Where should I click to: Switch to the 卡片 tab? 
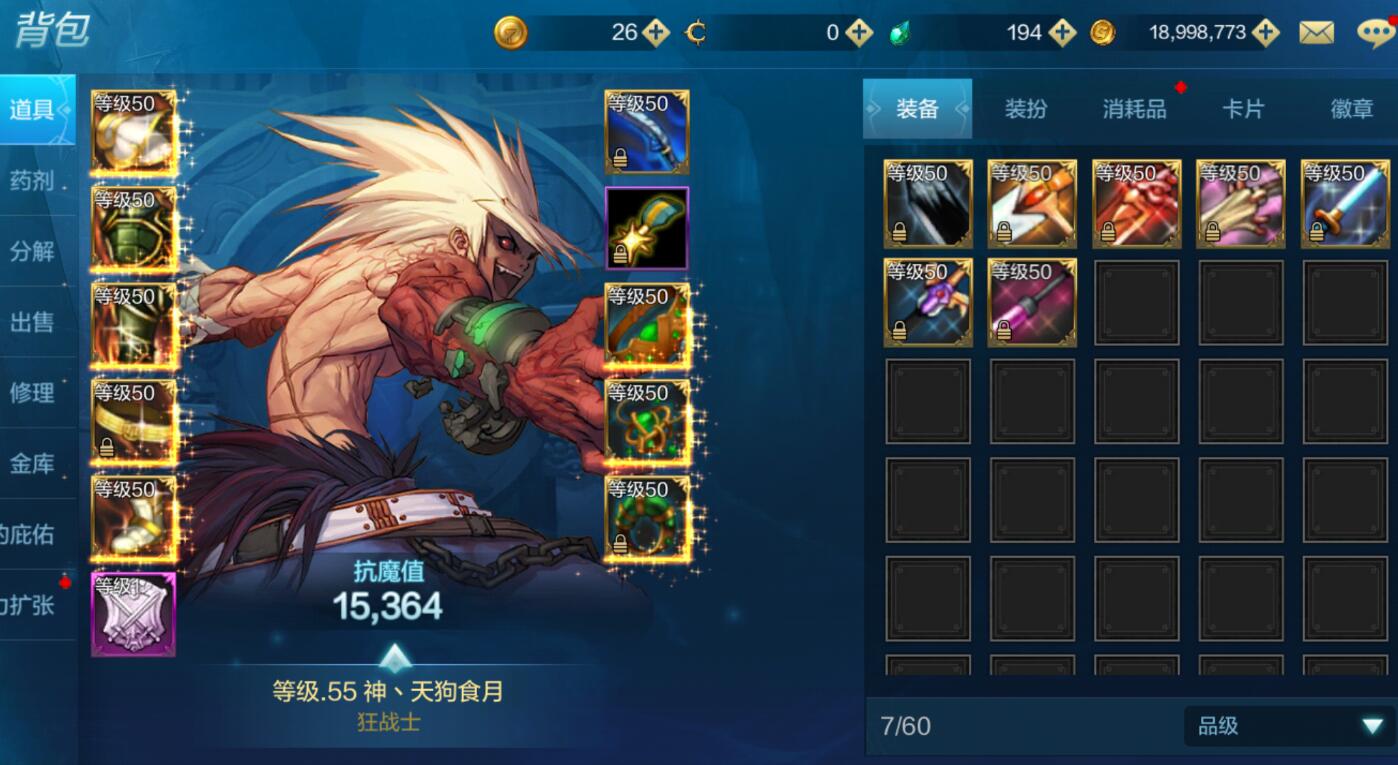pyautogui.click(x=1243, y=110)
